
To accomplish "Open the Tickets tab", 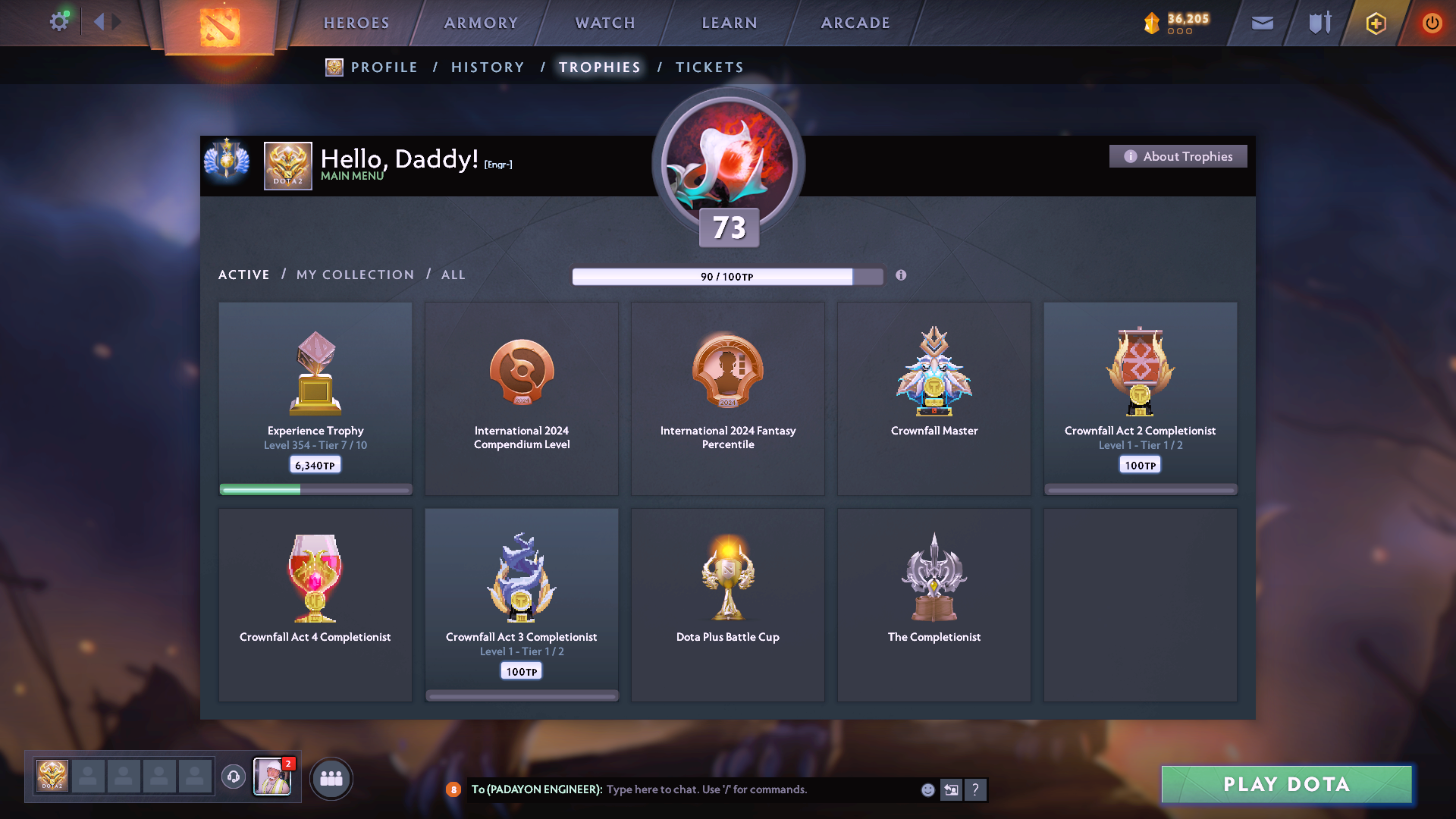I will pos(709,67).
